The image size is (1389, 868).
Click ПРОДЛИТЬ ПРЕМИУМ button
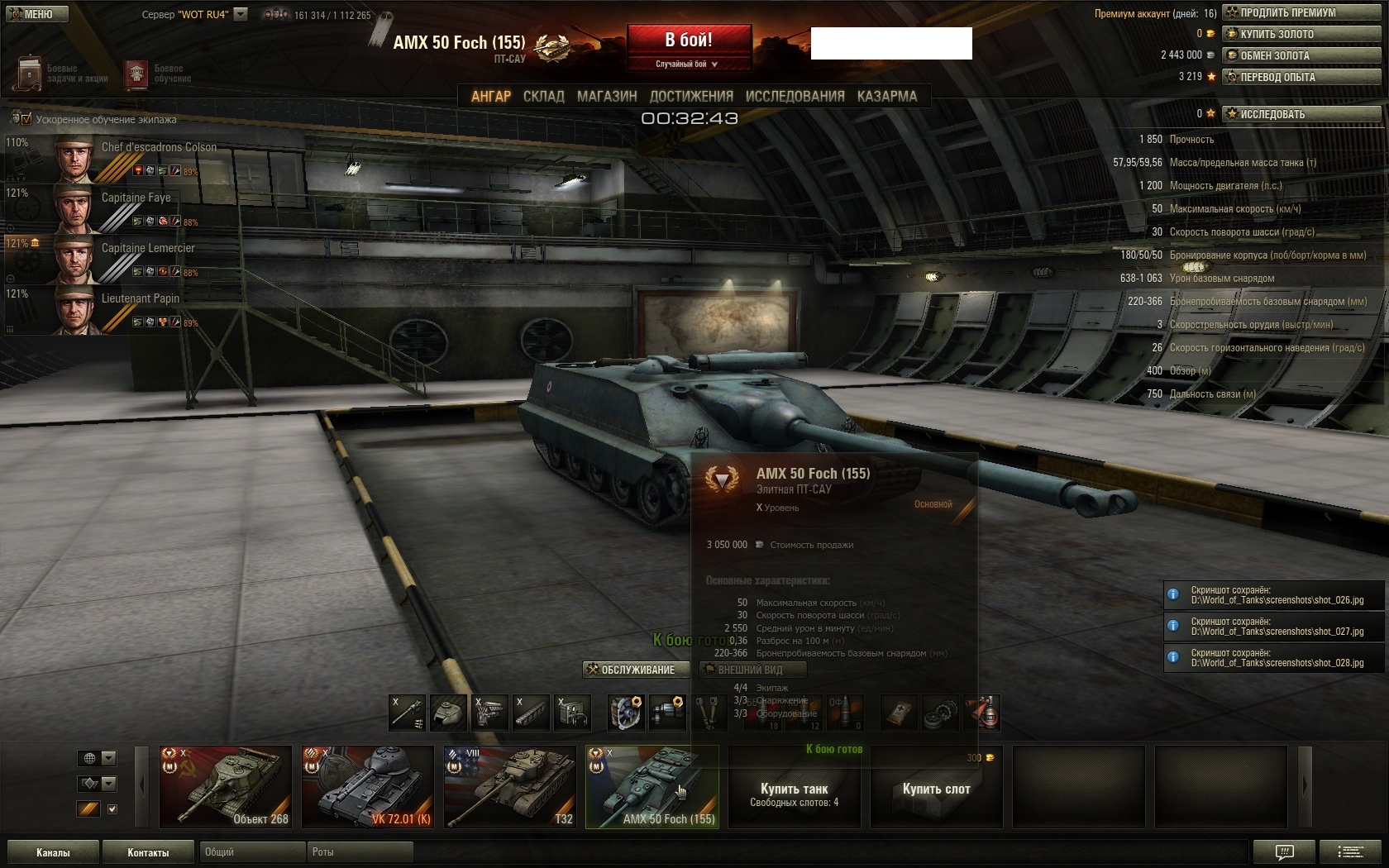point(1301,12)
